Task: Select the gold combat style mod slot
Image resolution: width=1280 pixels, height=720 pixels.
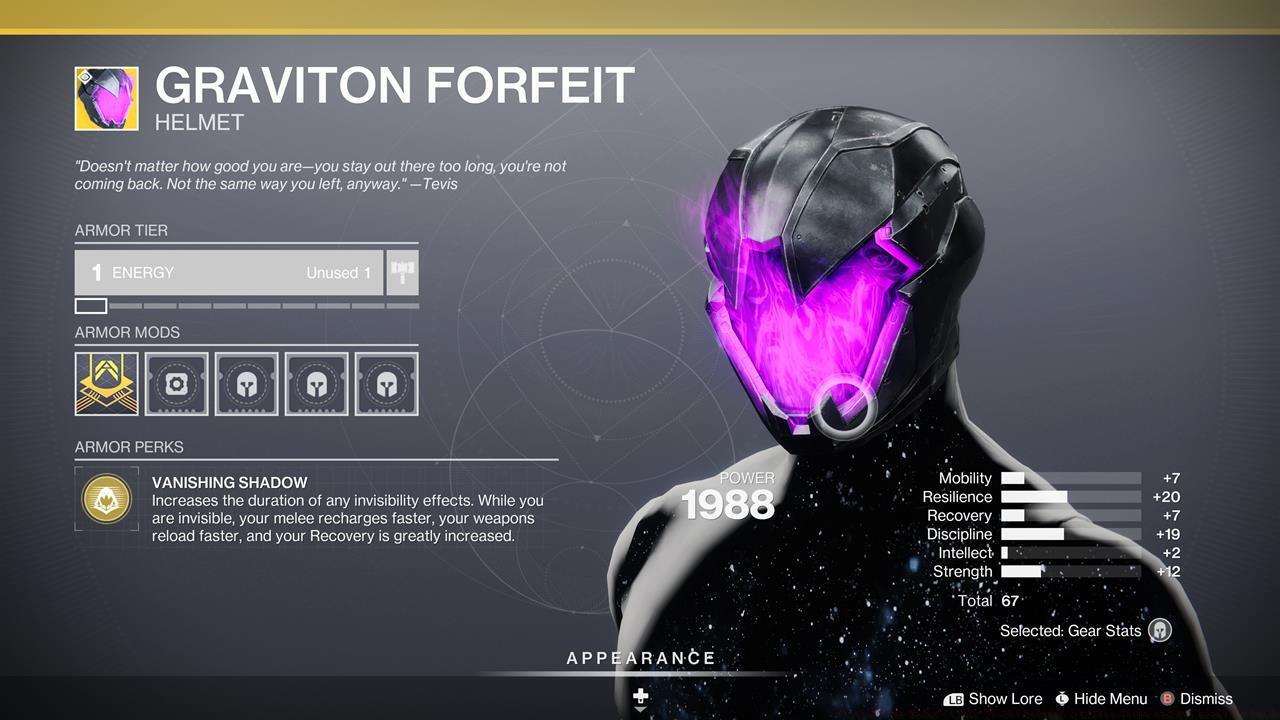Action: tap(106, 383)
